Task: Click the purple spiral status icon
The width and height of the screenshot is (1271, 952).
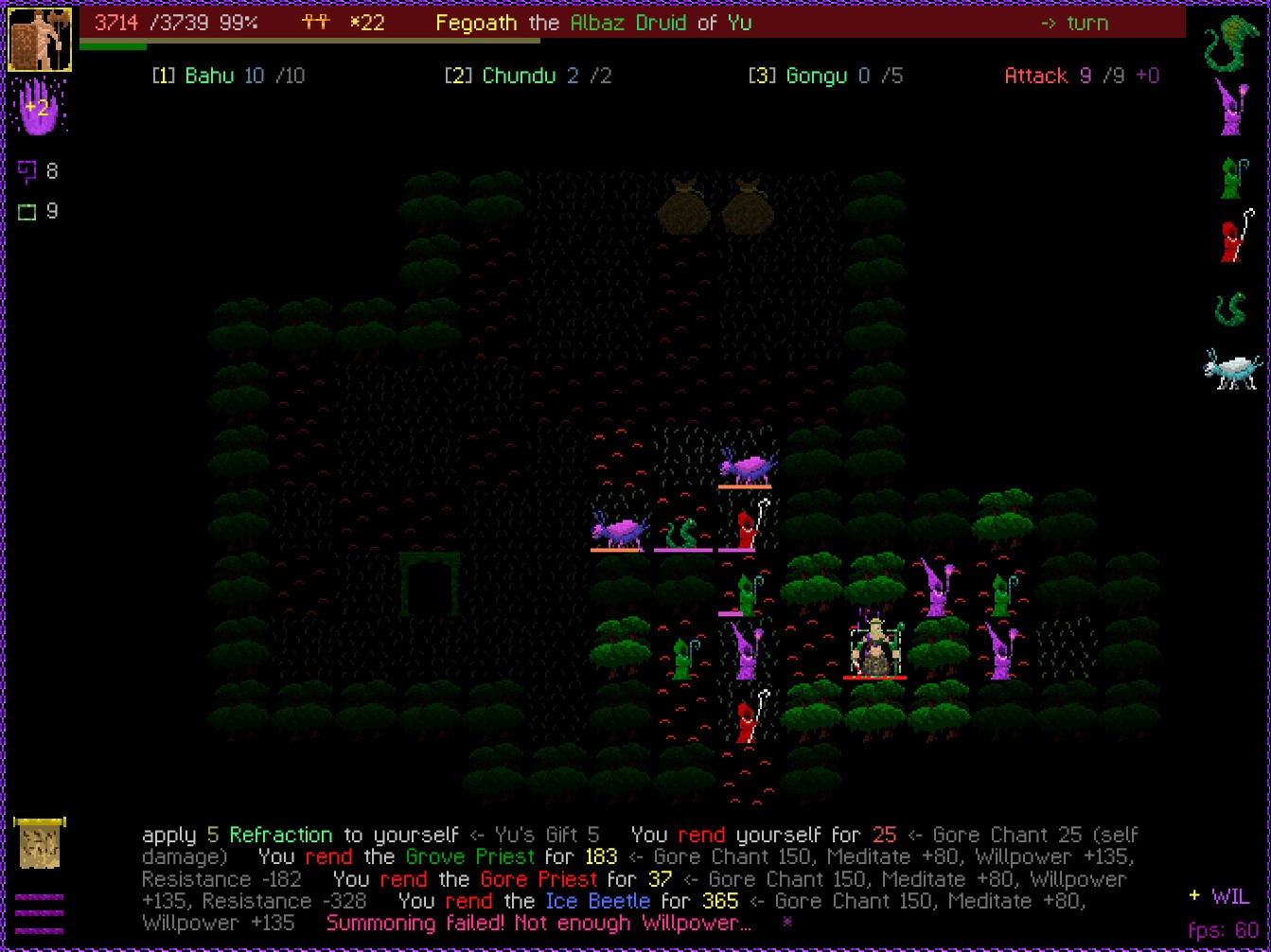Action: point(27,171)
